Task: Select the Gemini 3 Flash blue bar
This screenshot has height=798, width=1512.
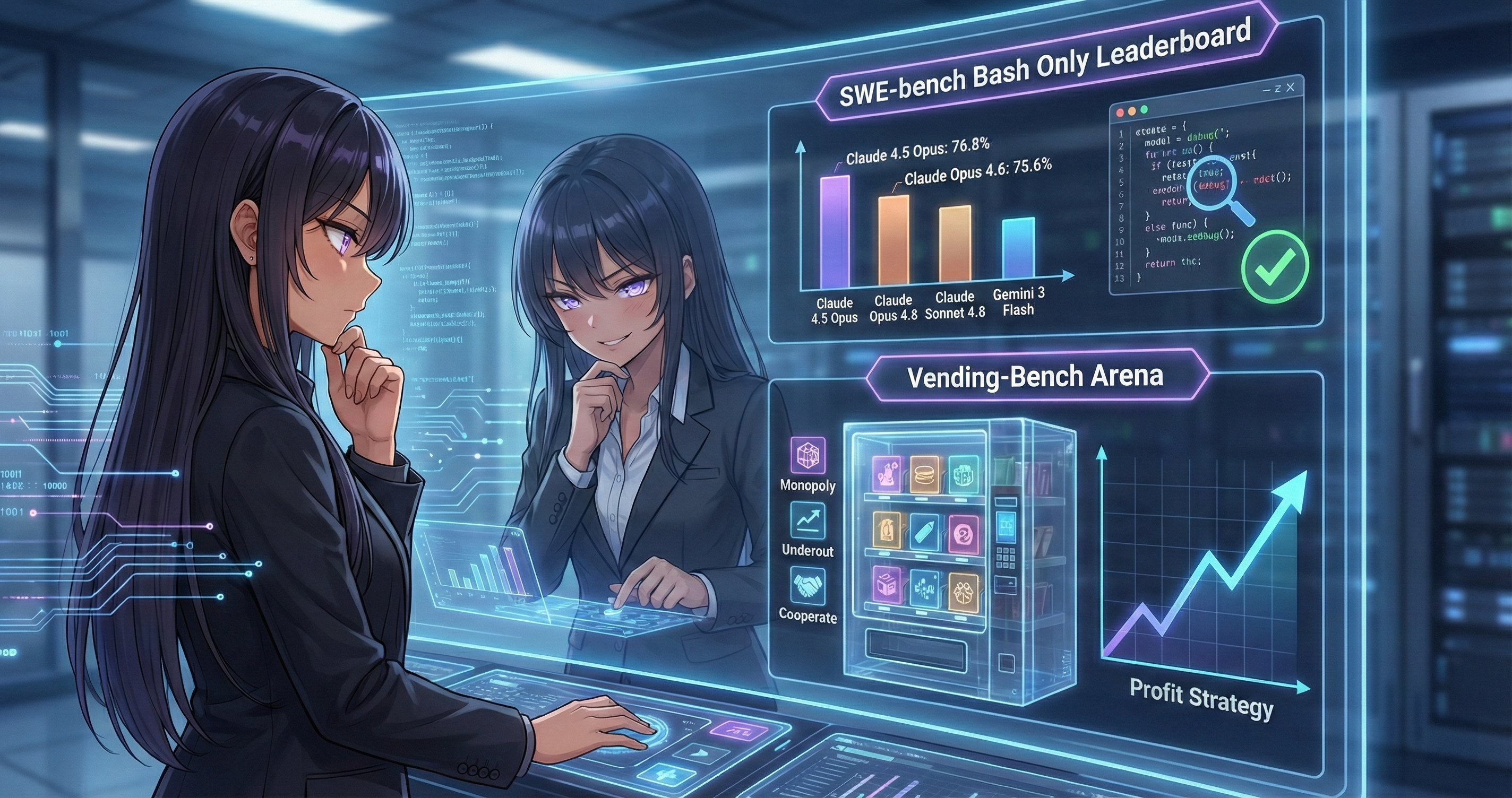Action: [x=1018, y=248]
